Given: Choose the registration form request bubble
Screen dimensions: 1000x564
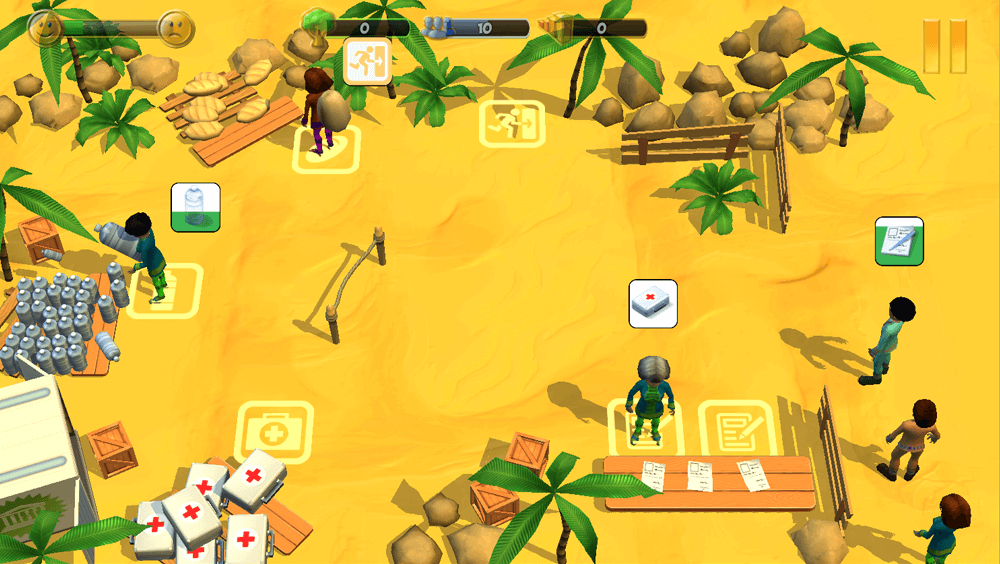Looking at the screenshot, I should point(899,242).
